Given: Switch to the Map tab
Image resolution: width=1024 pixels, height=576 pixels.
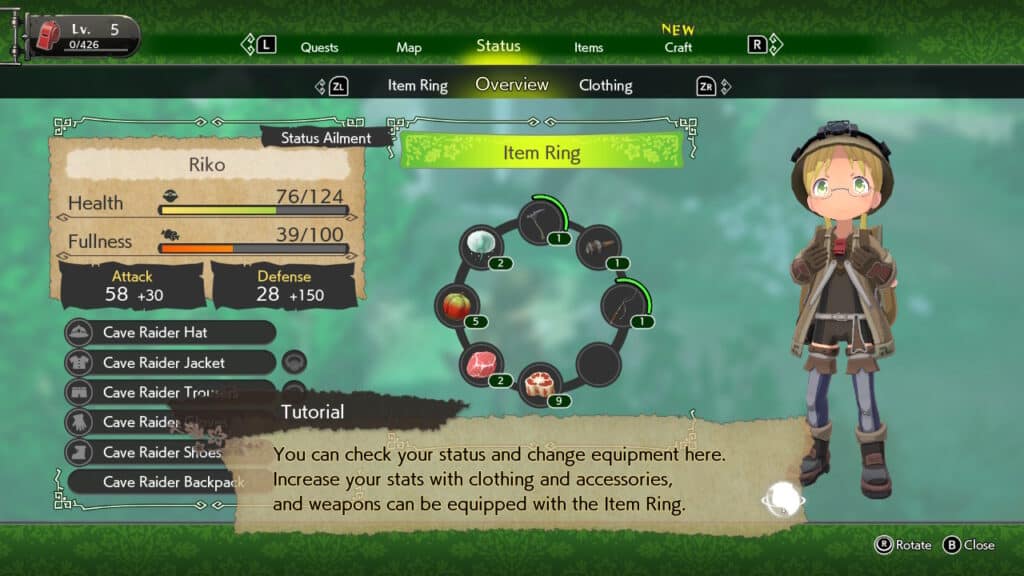Looking at the screenshot, I should tap(408, 47).
